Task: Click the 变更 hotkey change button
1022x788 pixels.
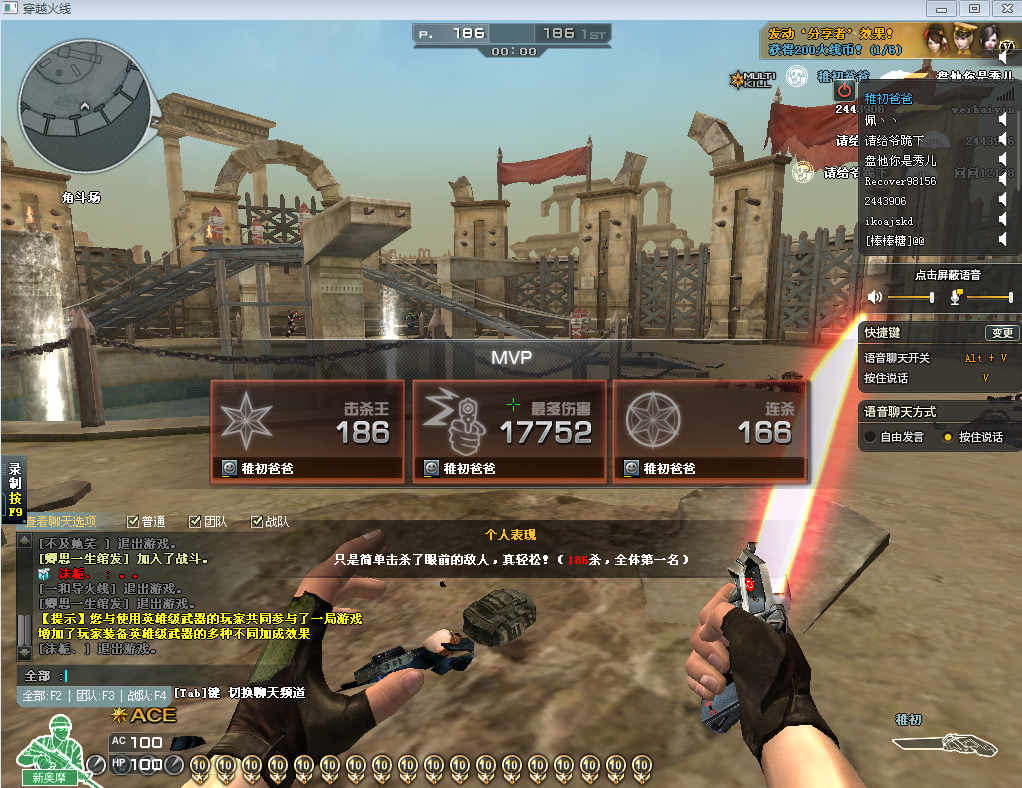Action: click(x=1001, y=333)
